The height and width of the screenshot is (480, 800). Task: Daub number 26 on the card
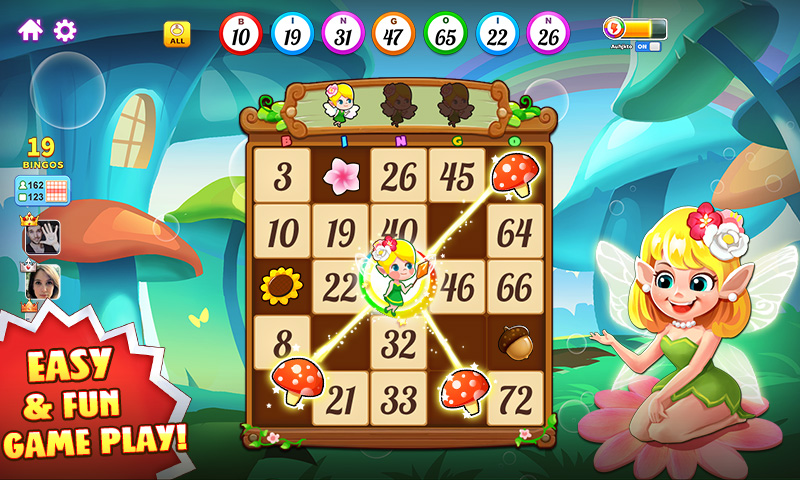point(399,176)
